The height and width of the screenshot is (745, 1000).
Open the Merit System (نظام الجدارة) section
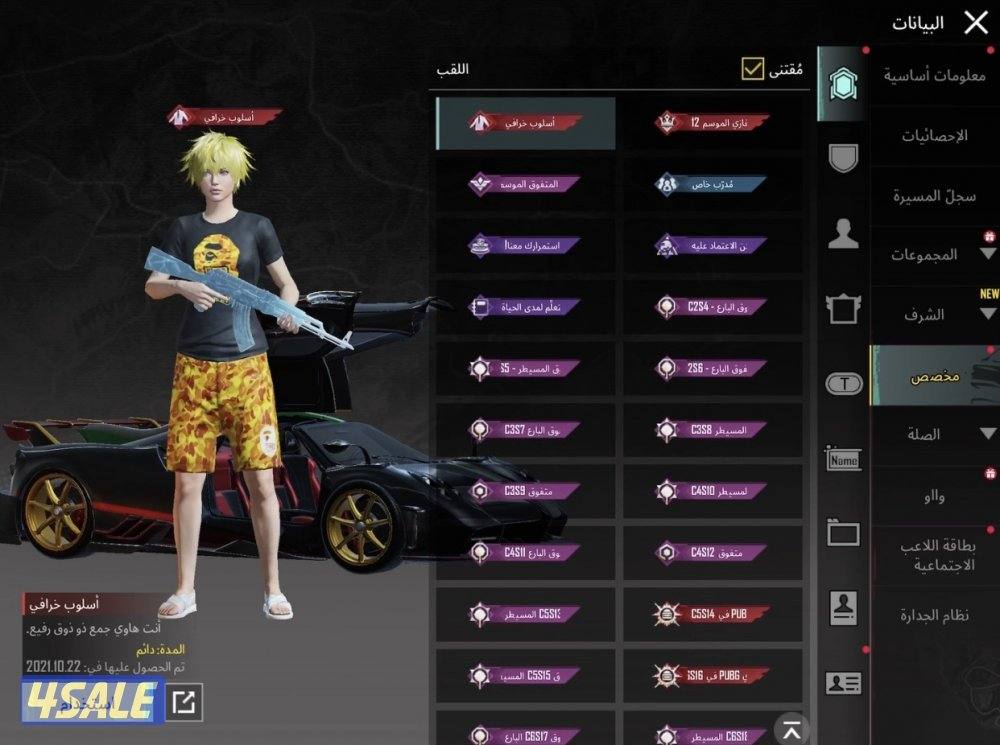(x=934, y=616)
